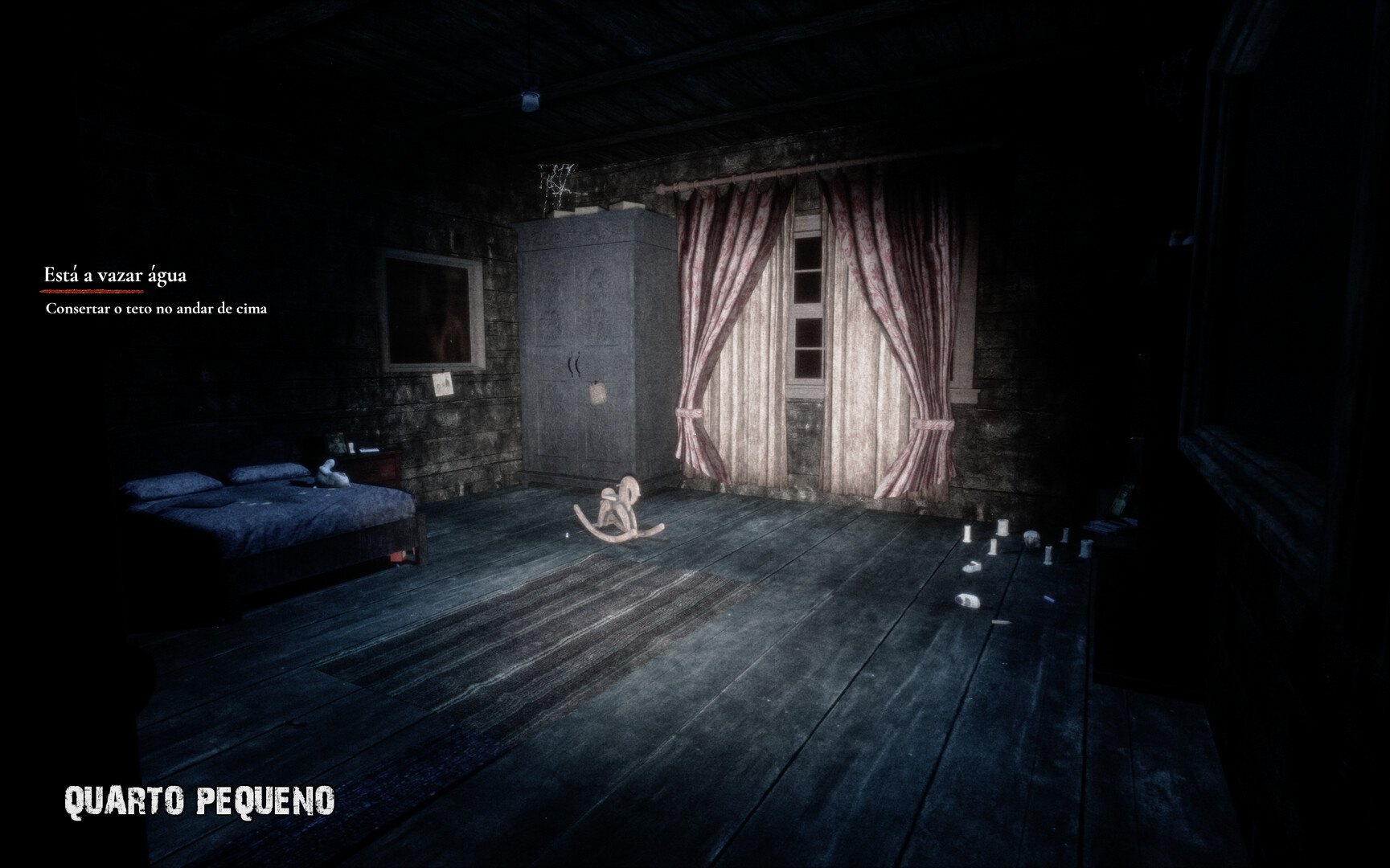The height and width of the screenshot is (868, 1390).
Task: Expand the nightstand drawer
Action: coord(372,468)
